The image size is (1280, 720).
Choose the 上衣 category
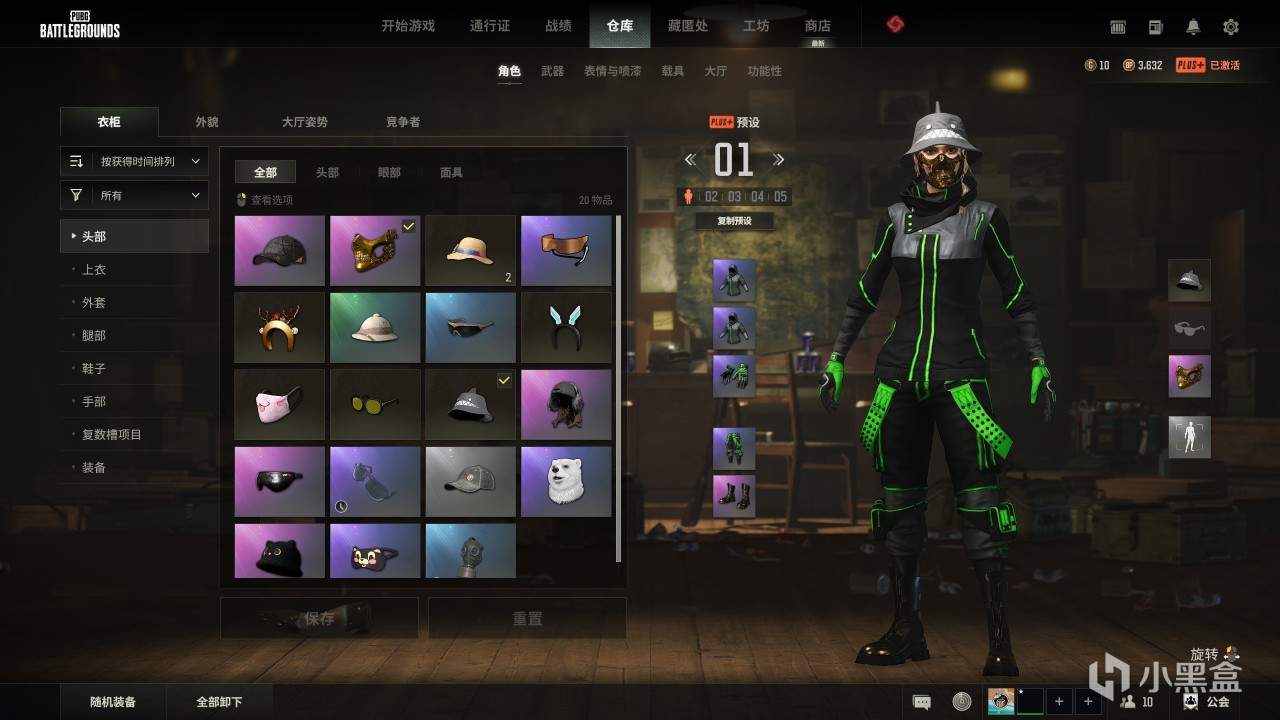click(x=94, y=270)
